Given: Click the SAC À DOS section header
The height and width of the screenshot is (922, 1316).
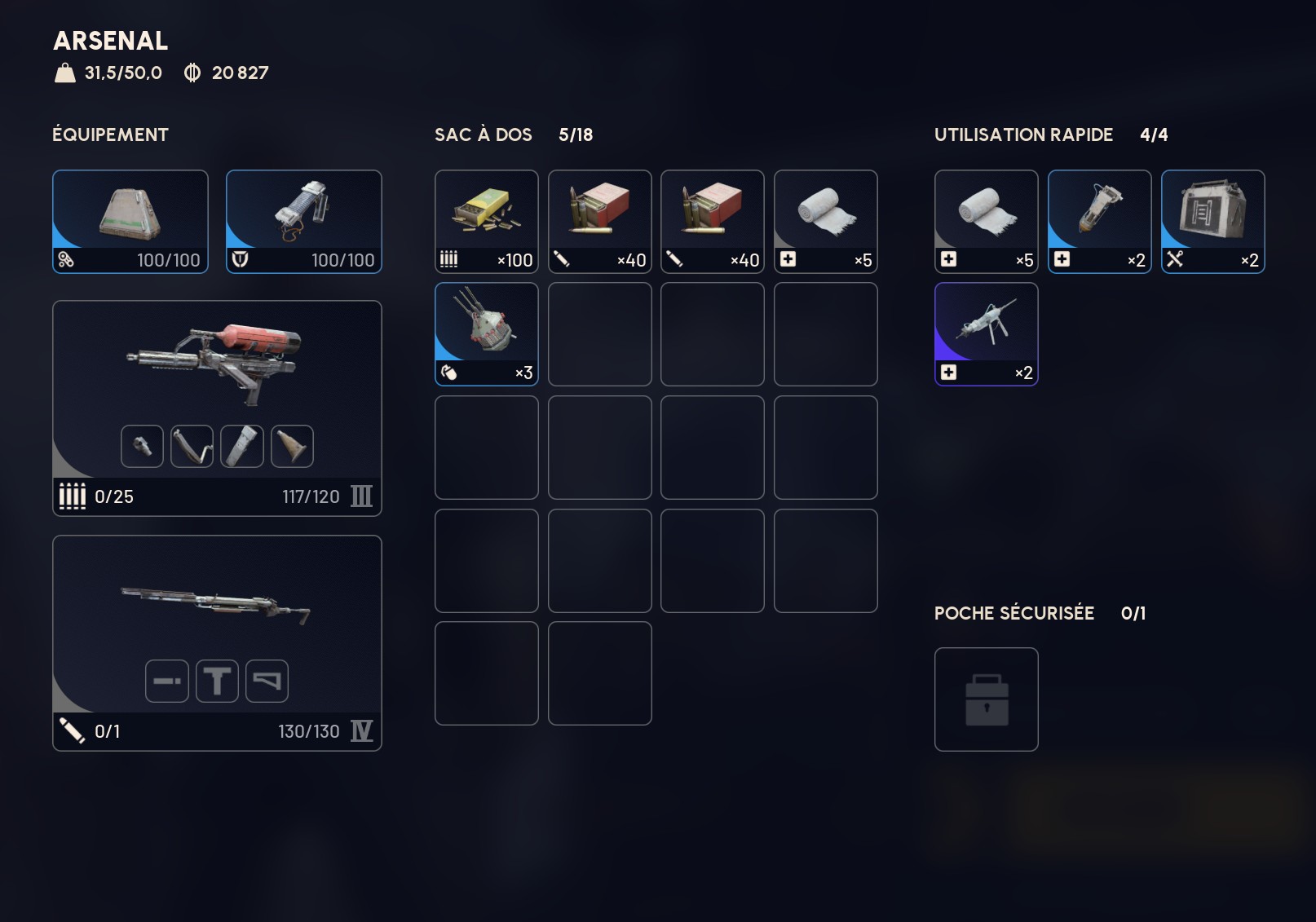Looking at the screenshot, I should [x=484, y=135].
